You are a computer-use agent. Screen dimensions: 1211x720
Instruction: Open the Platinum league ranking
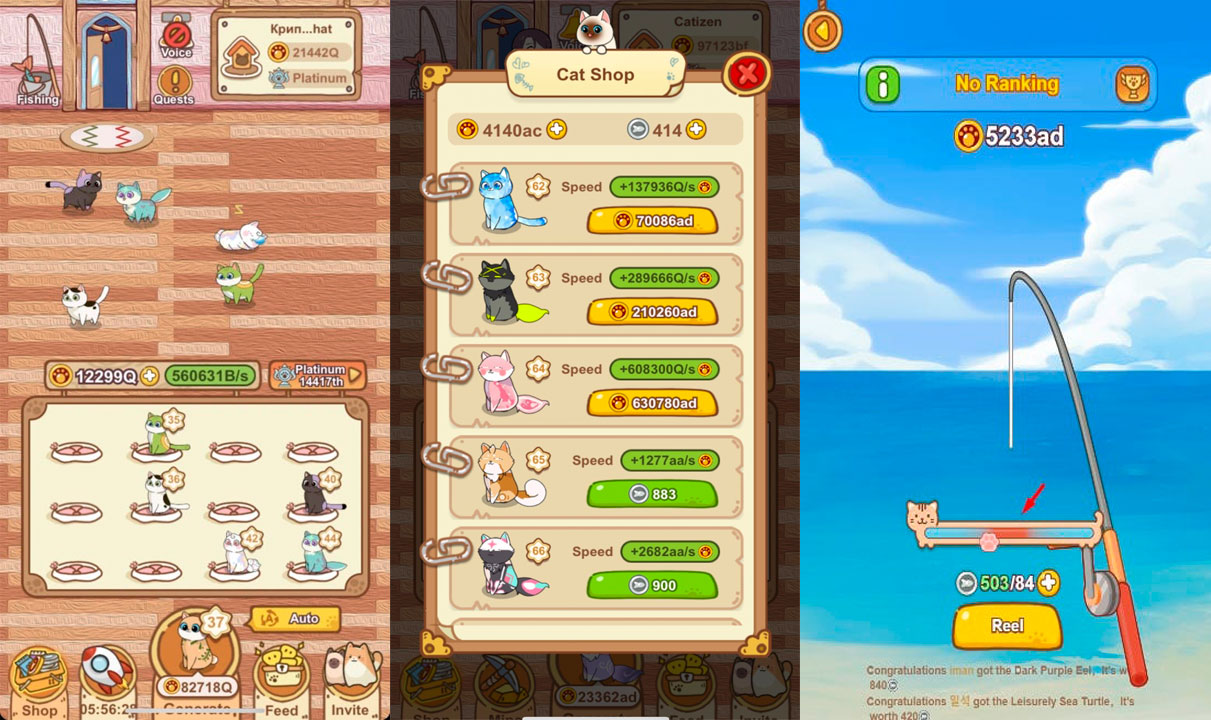click(x=316, y=375)
